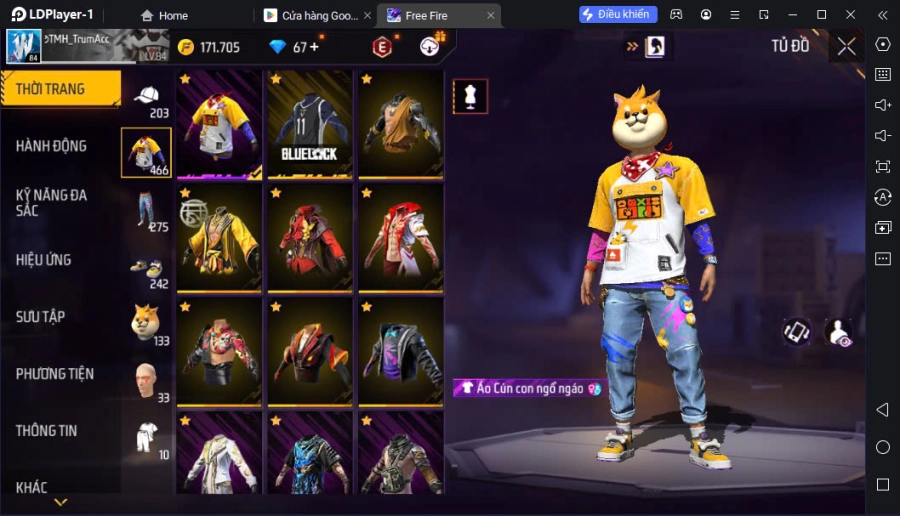Image resolution: width=900 pixels, height=516 pixels.
Task: Select the Hiệu Ứng tab
Action: (44, 260)
